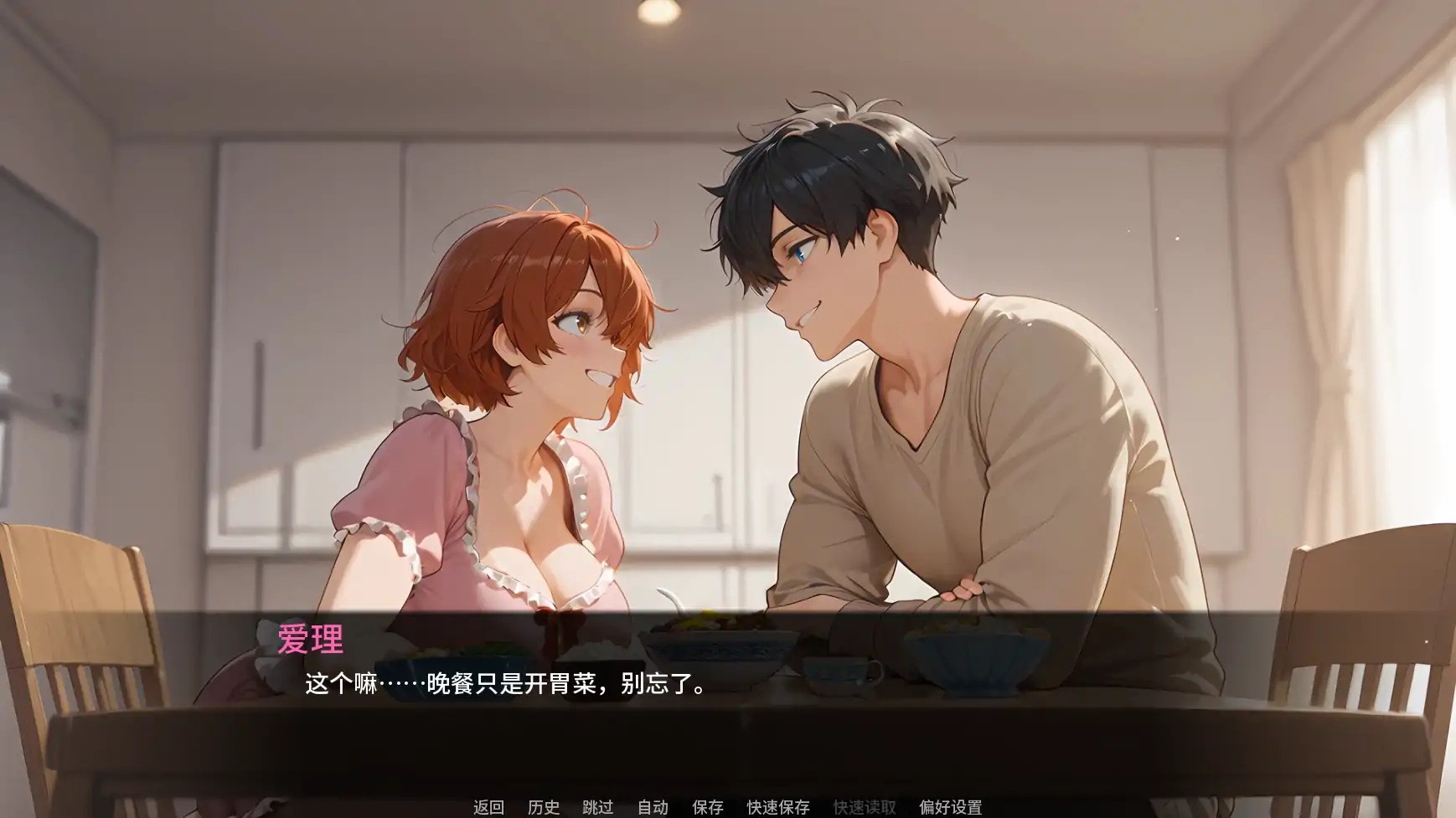This screenshot has width=1456, height=818.
Task: Load the quick save using 快速读取
Action: (865, 808)
